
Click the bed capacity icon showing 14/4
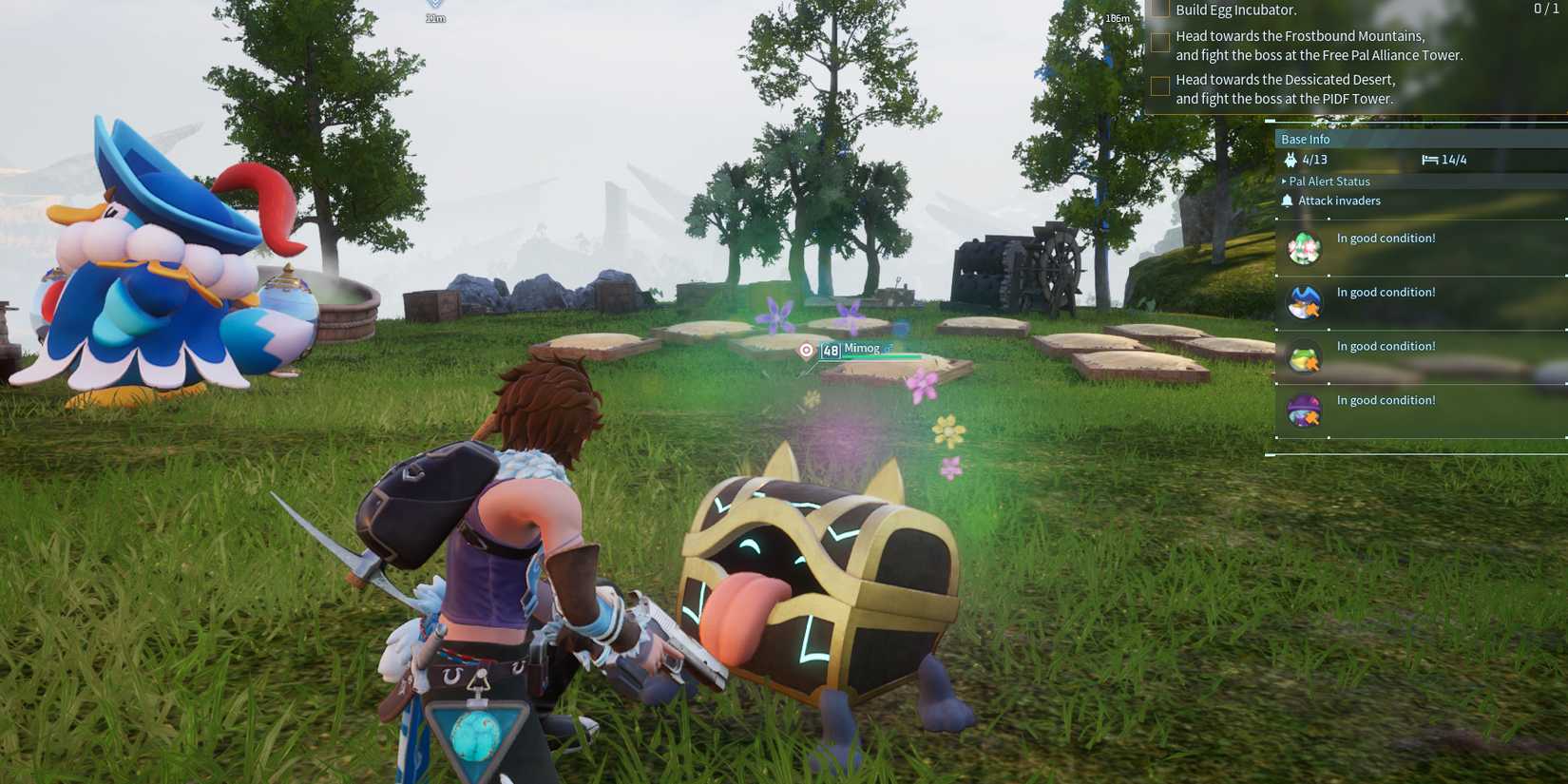tap(1431, 160)
